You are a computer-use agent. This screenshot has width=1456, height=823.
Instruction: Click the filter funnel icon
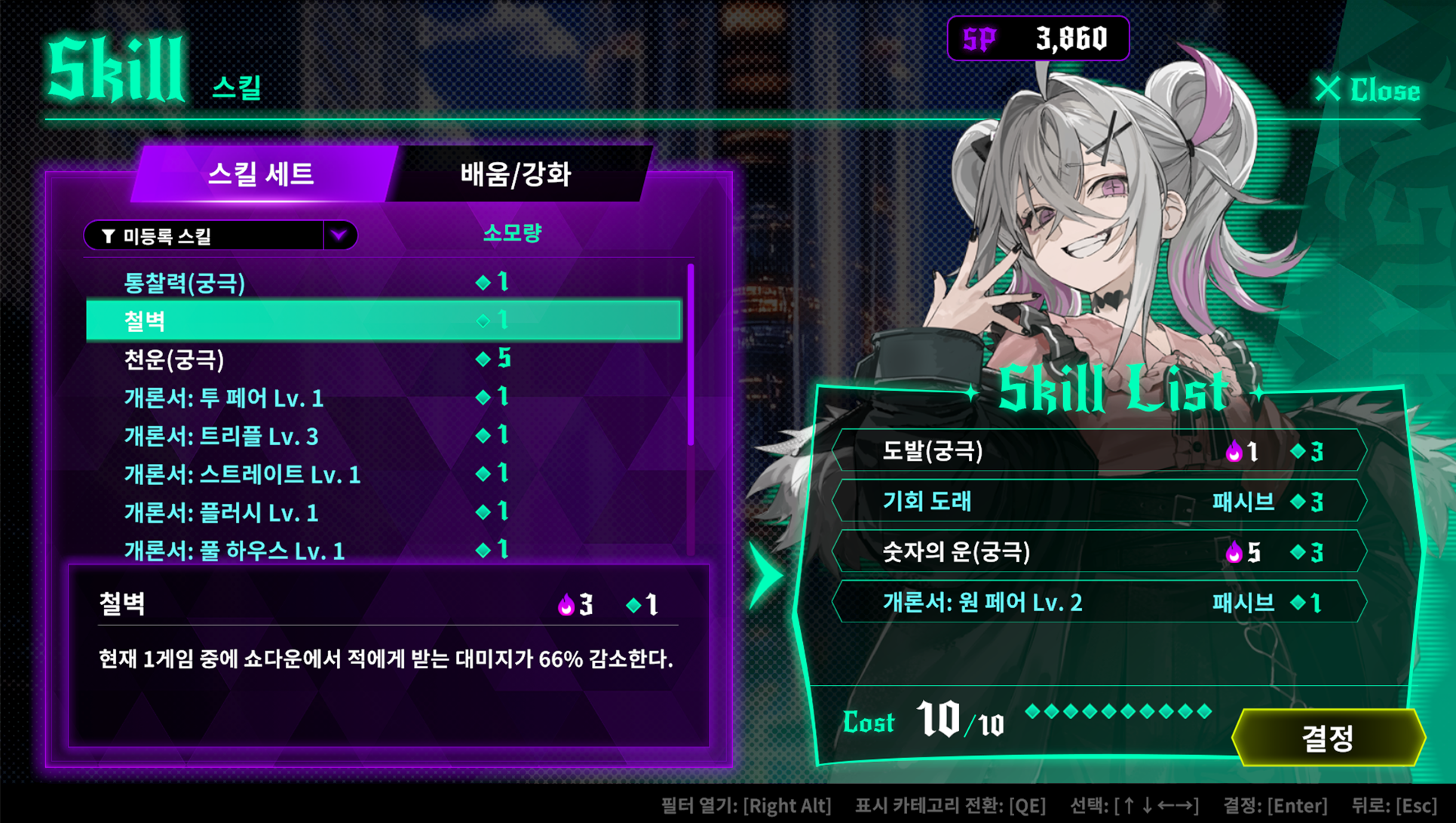pyautogui.click(x=107, y=235)
